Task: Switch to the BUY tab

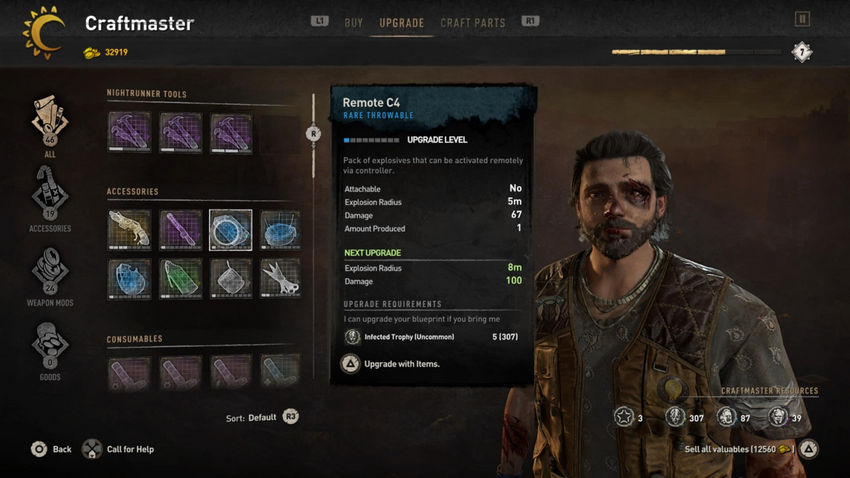Action: pyautogui.click(x=353, y=22)
